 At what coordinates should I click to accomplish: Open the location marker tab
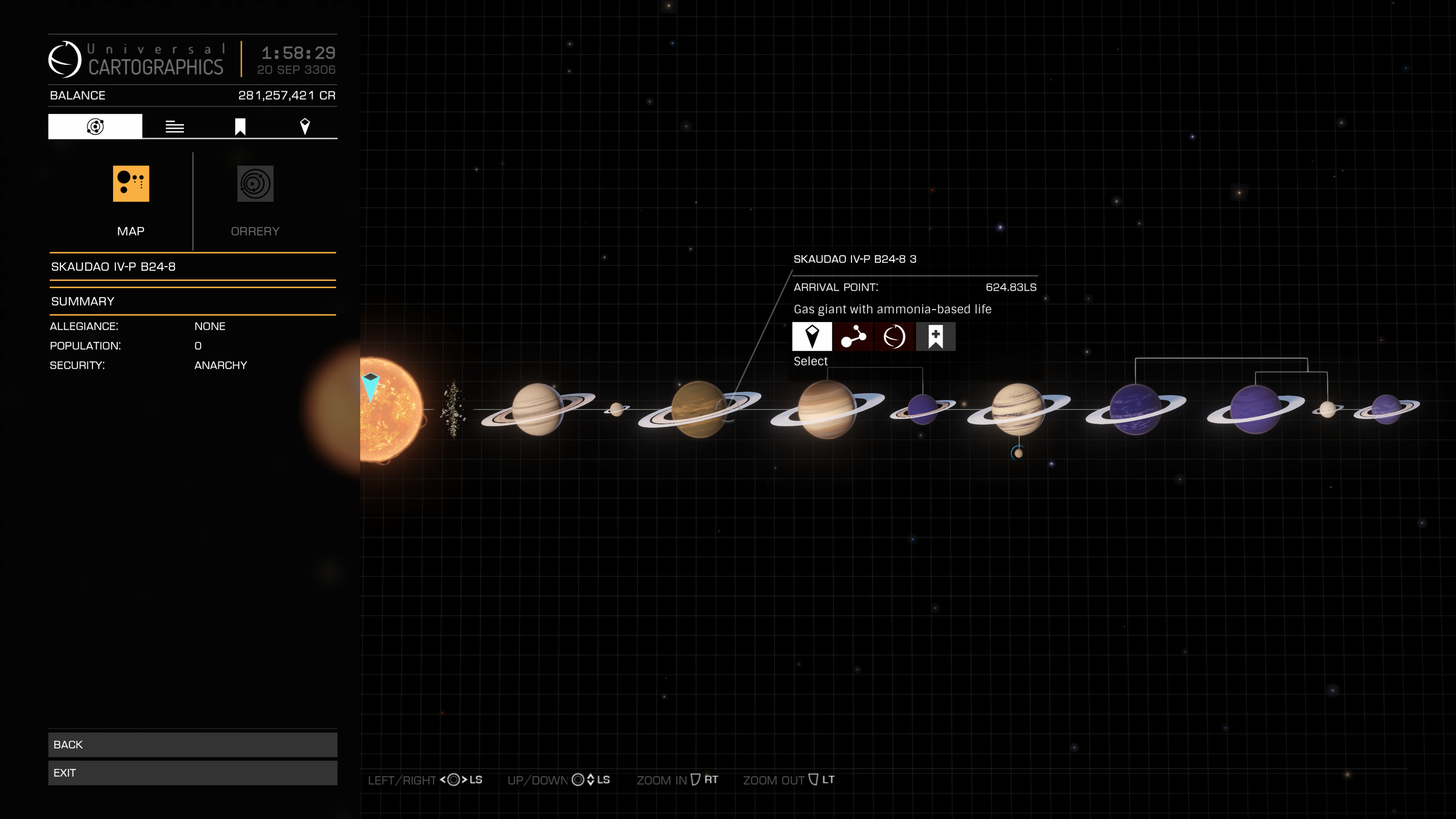pyautogui.click(x=304, y=127)
